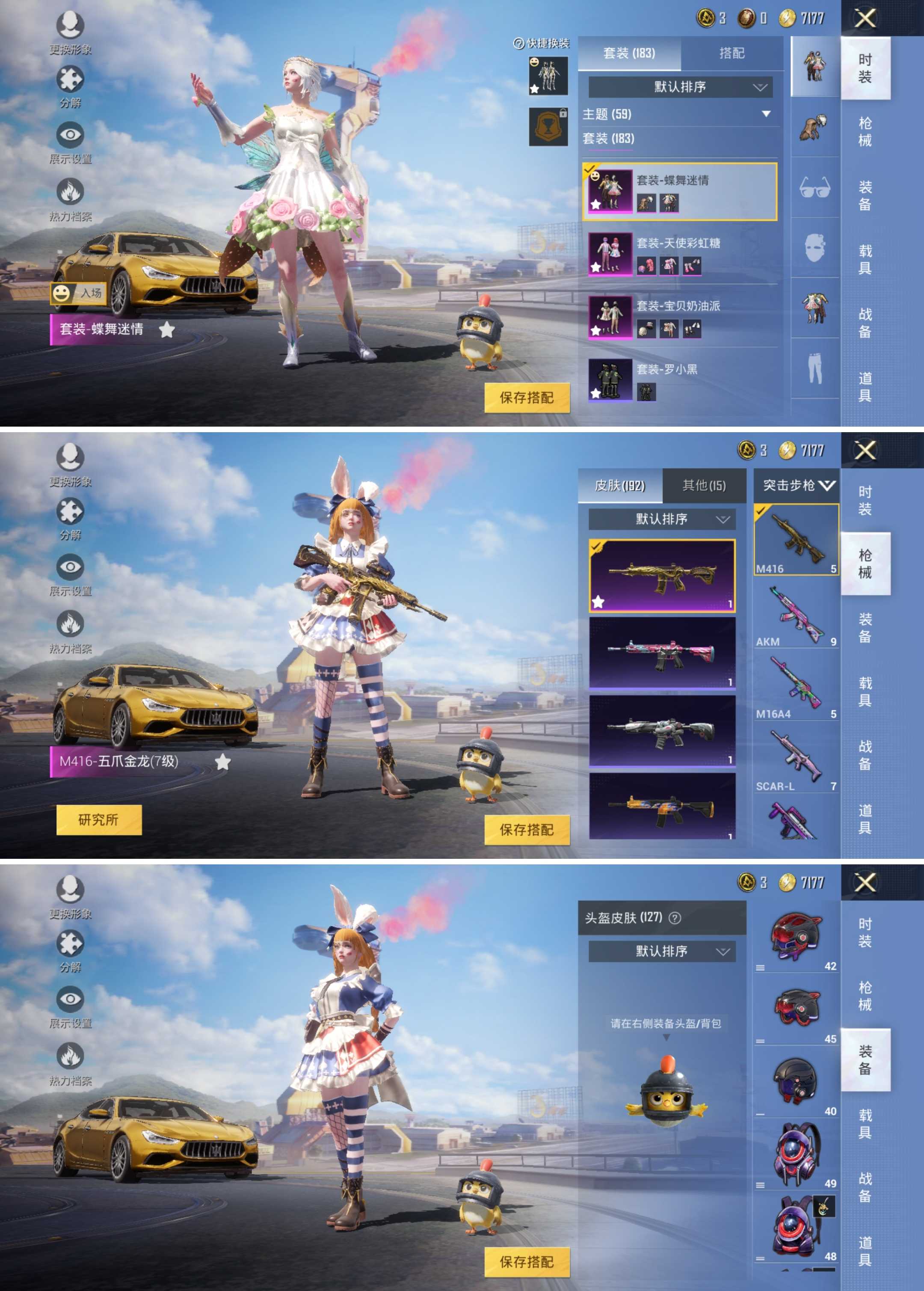Open the 突击步枪 weapon type dropdown
924x1291 pixels.
[x=797, y=485]
